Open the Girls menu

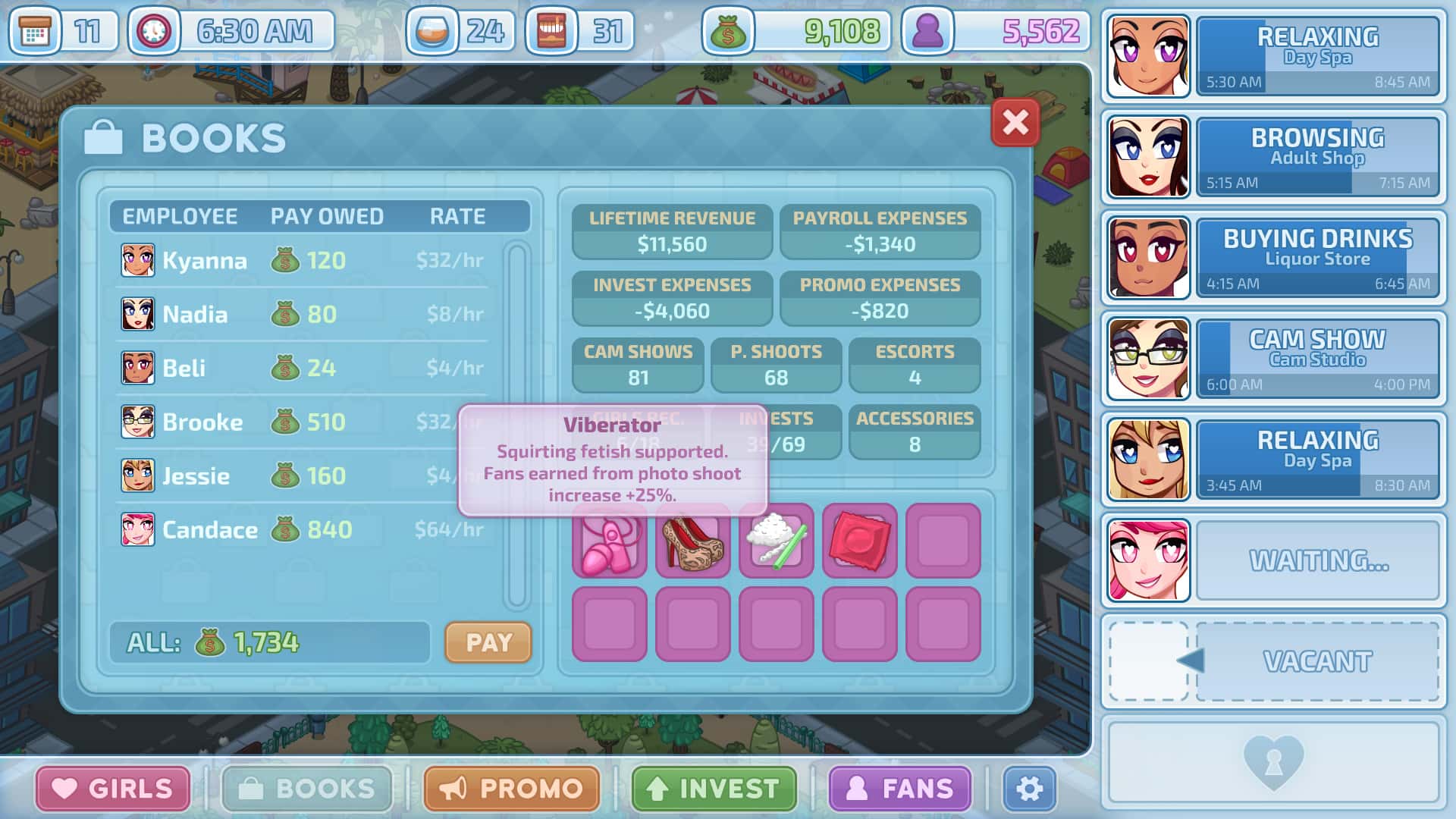click(113, 789)
